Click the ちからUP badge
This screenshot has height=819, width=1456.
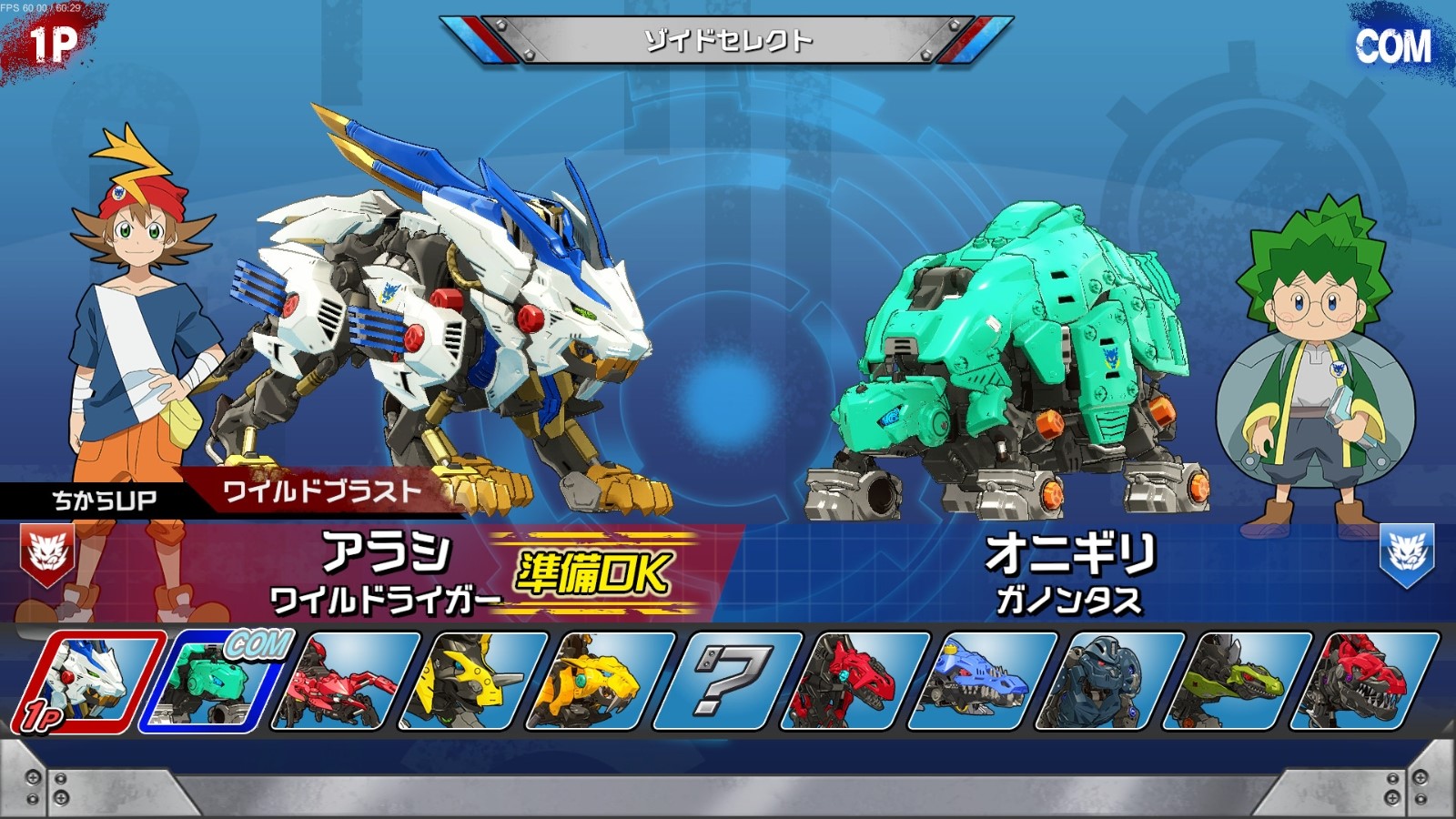click(x=103, y=497)
